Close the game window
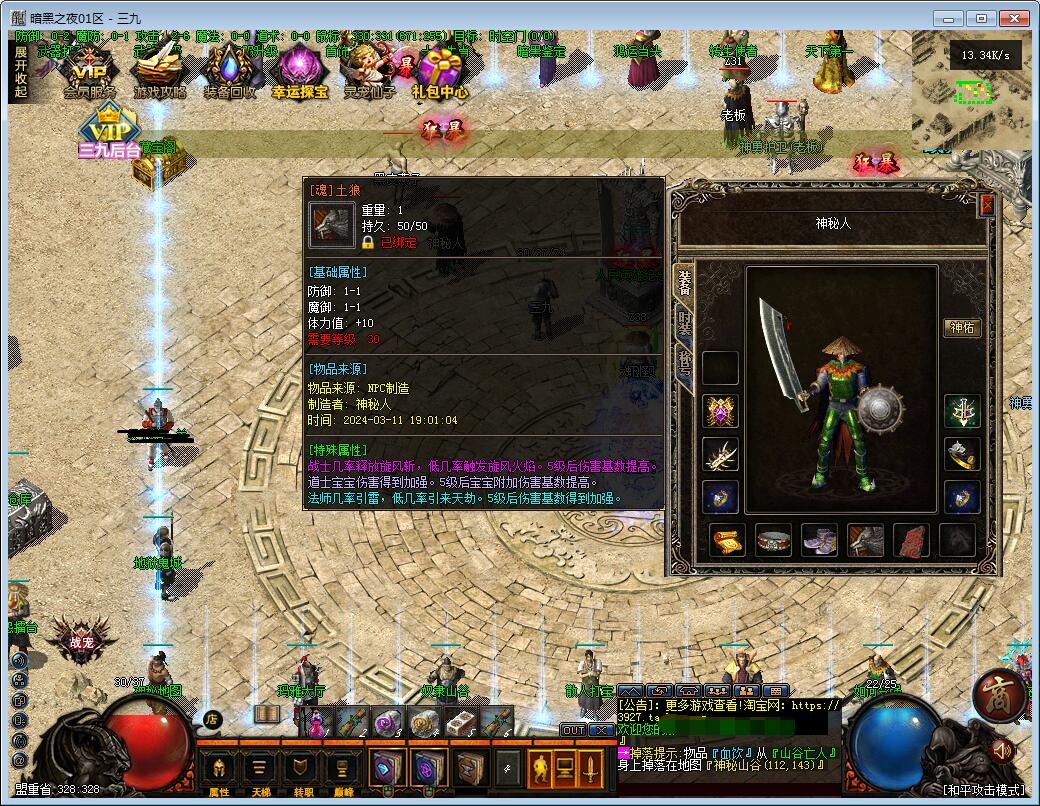The width and height of the screenshot is (1040, 806). 1016,18
